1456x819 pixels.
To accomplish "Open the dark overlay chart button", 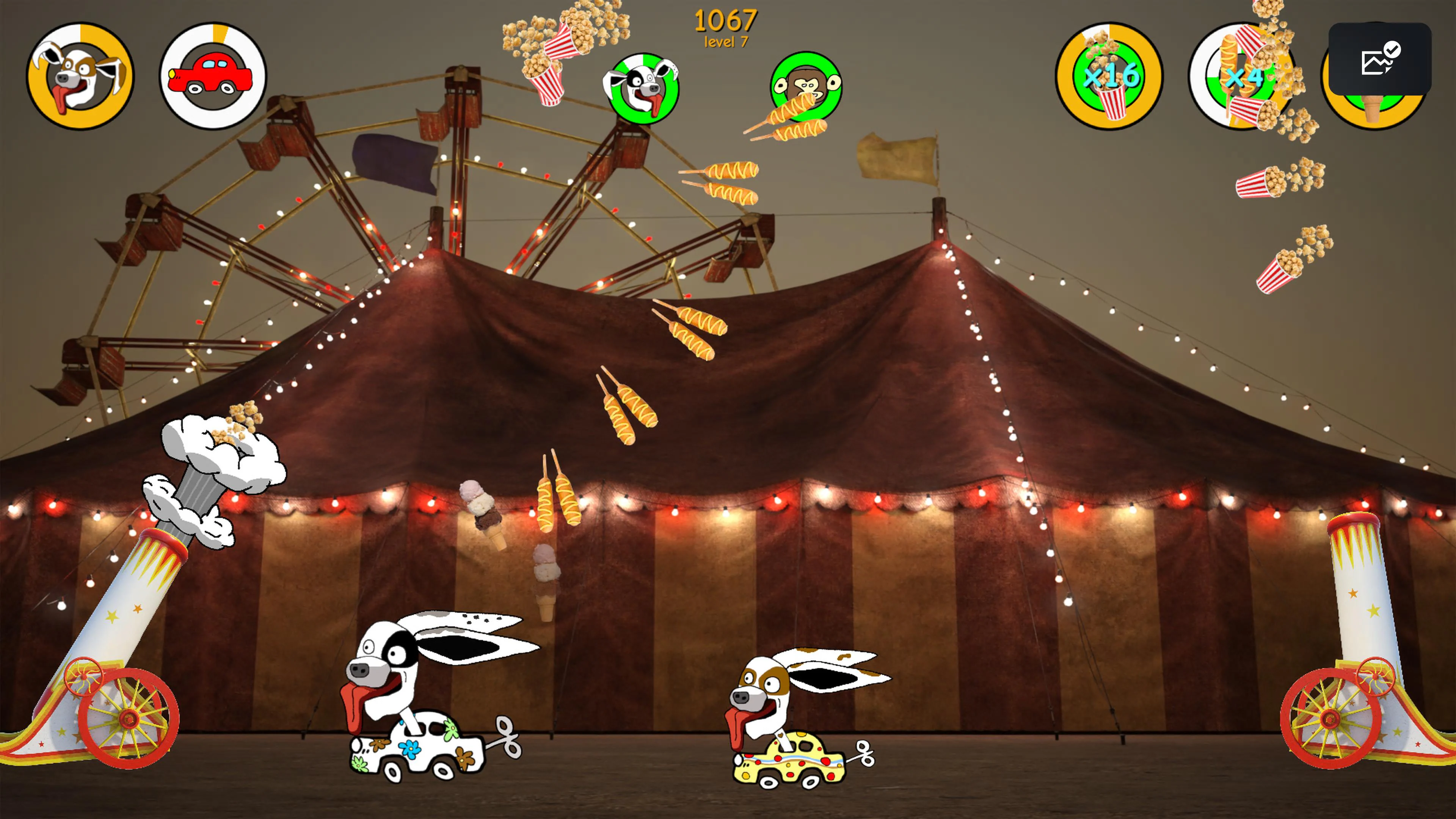I will click(x=1379, y=58).
